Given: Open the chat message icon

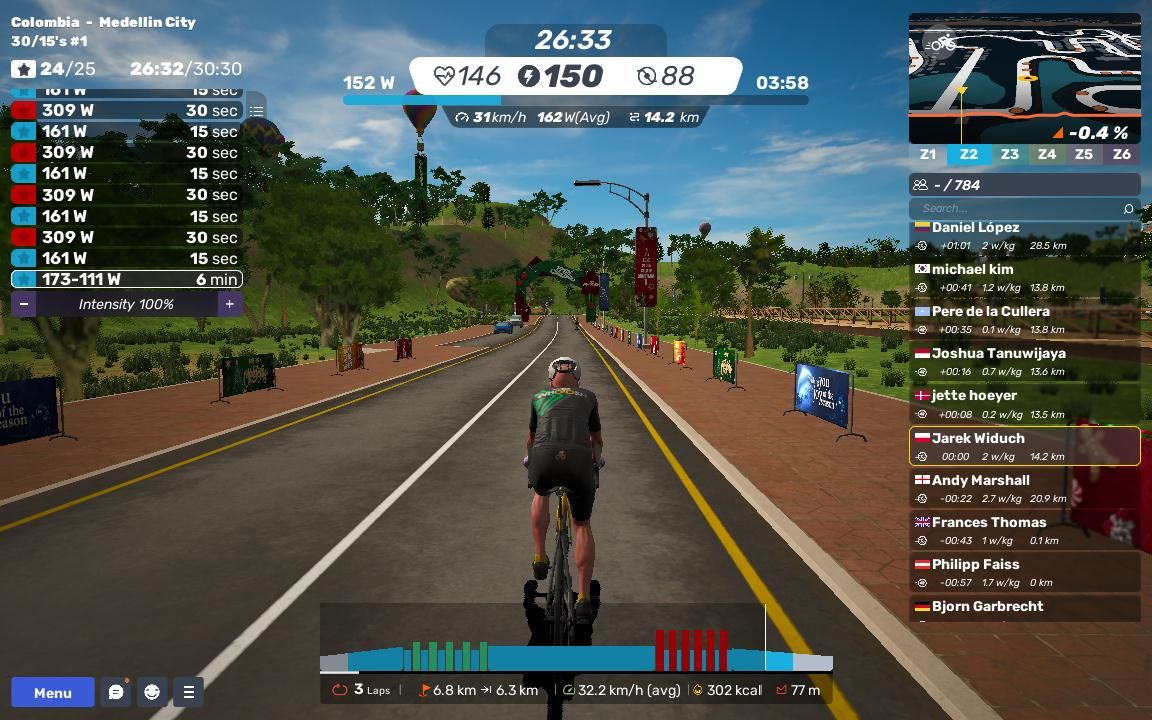Looking at the screenshot, I should (x=116, y=692).
